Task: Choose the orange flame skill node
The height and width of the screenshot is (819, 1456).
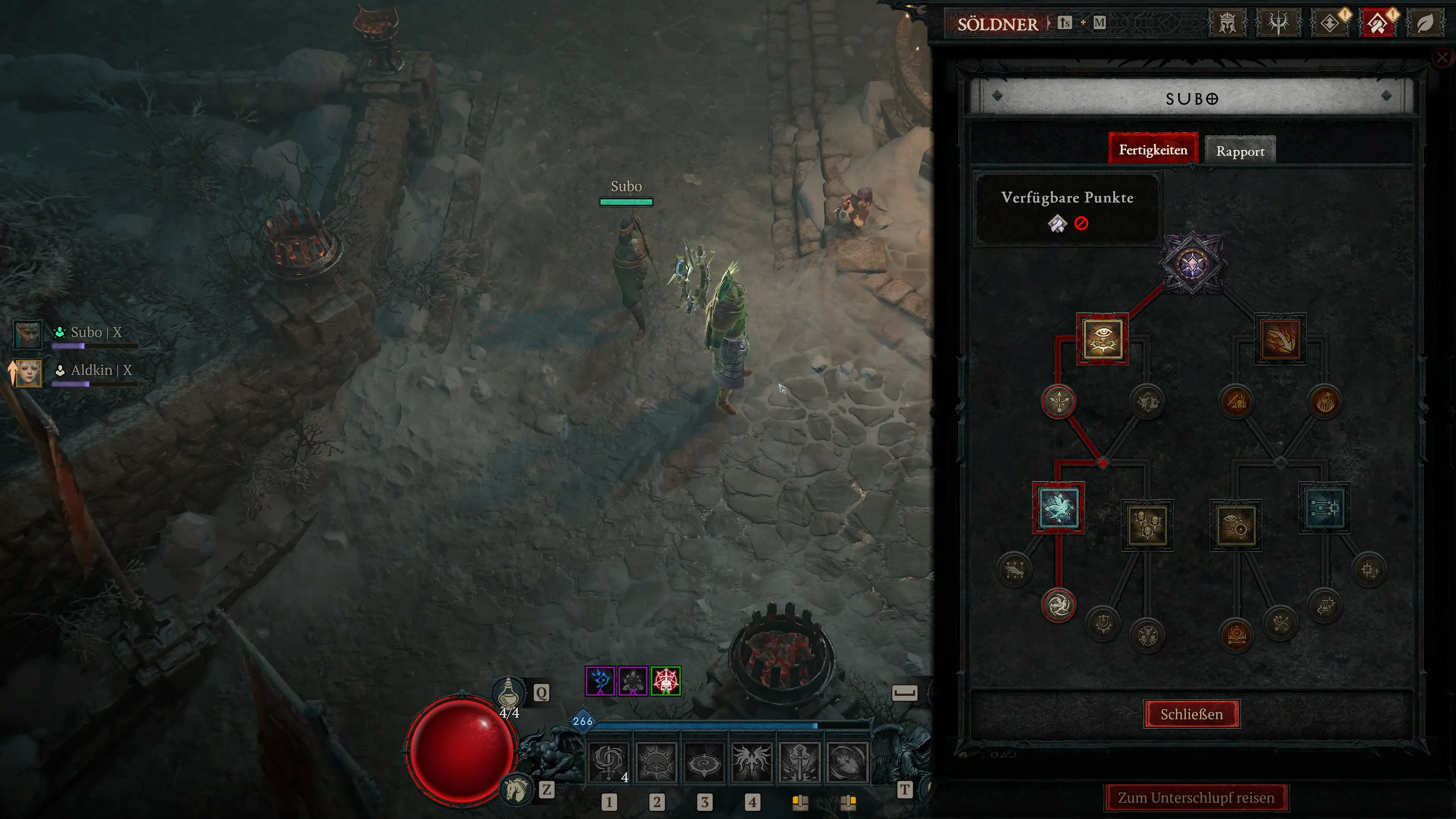Action: click(x=1280, y=339)
